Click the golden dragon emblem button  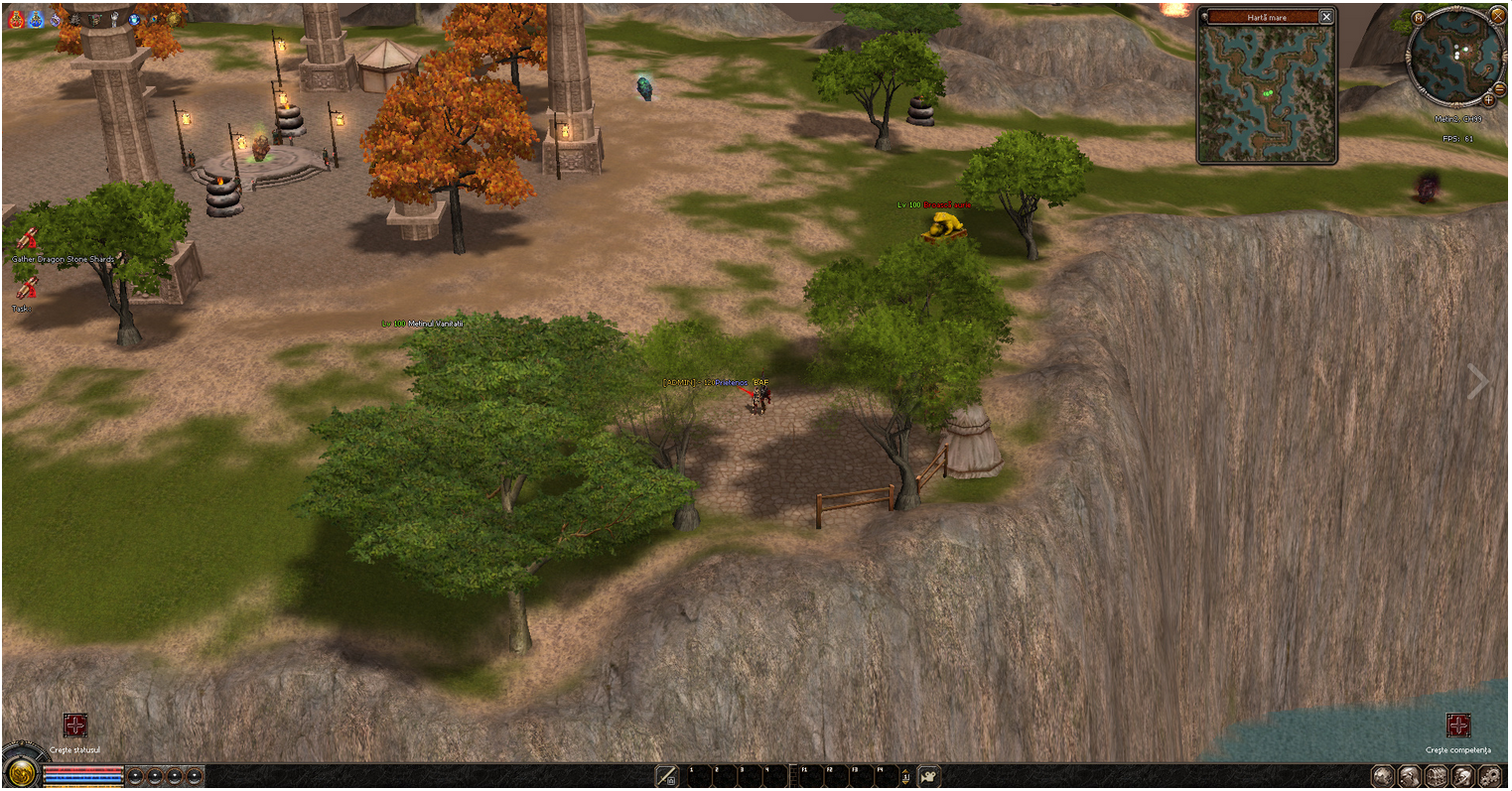19,775
